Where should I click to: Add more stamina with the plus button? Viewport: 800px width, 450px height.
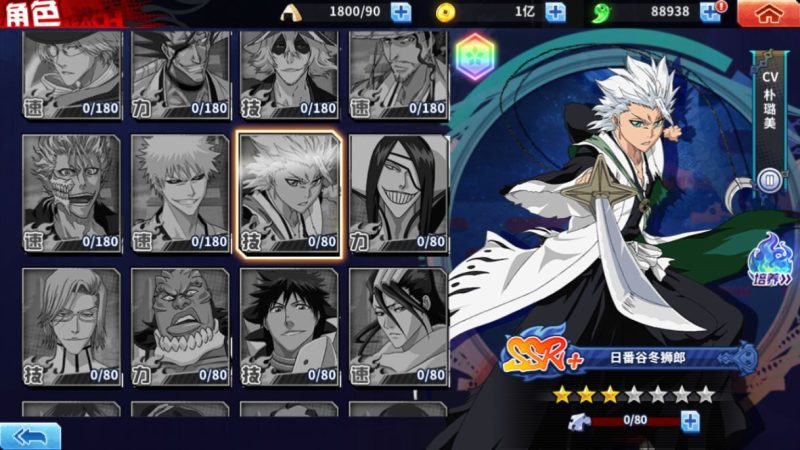tap(400, 13)
